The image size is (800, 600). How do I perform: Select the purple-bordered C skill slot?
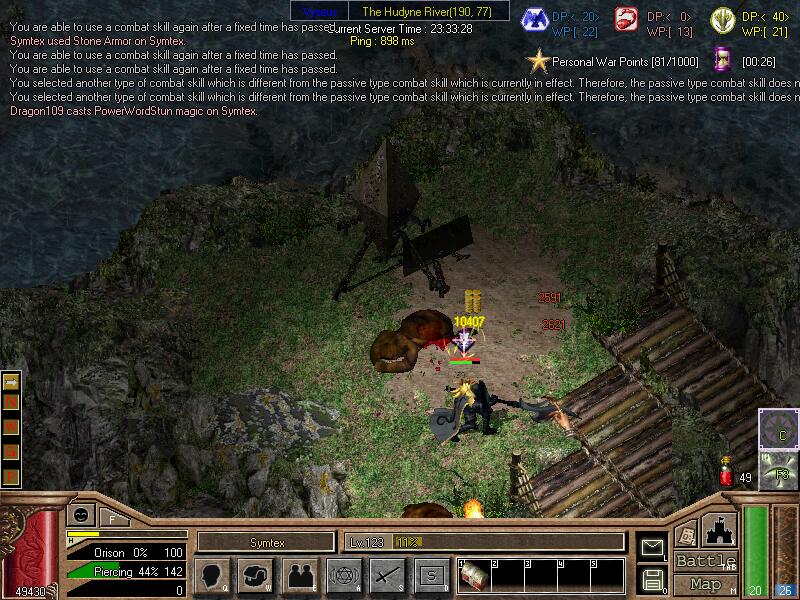pos(777,428)
